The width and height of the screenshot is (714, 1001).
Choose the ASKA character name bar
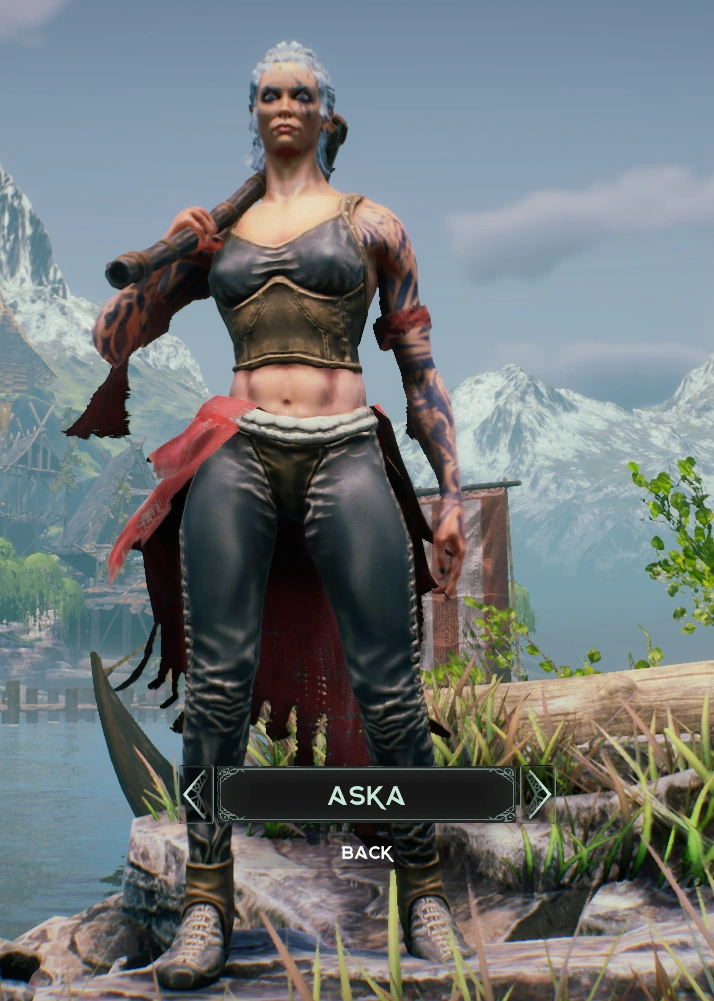pyautogui.click(x=367, y=795)
